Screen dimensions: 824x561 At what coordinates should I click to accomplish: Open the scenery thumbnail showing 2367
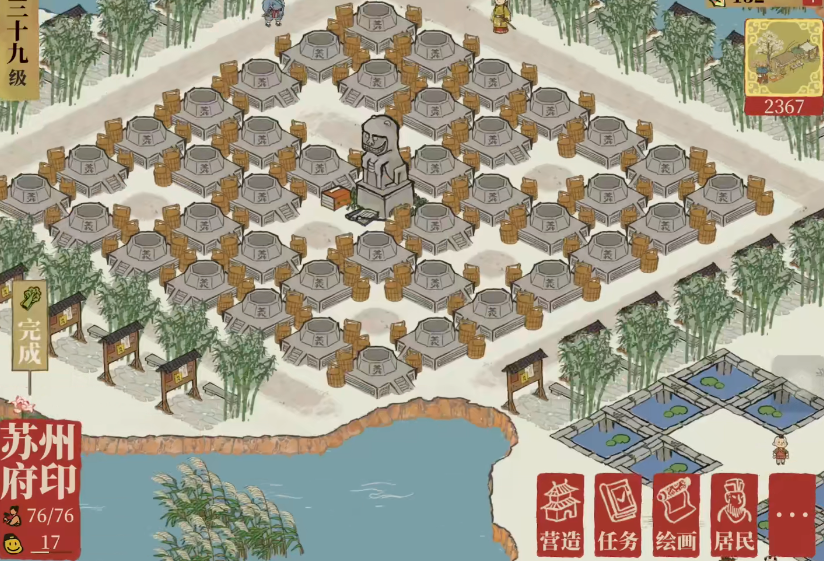(x=782, y=67)
